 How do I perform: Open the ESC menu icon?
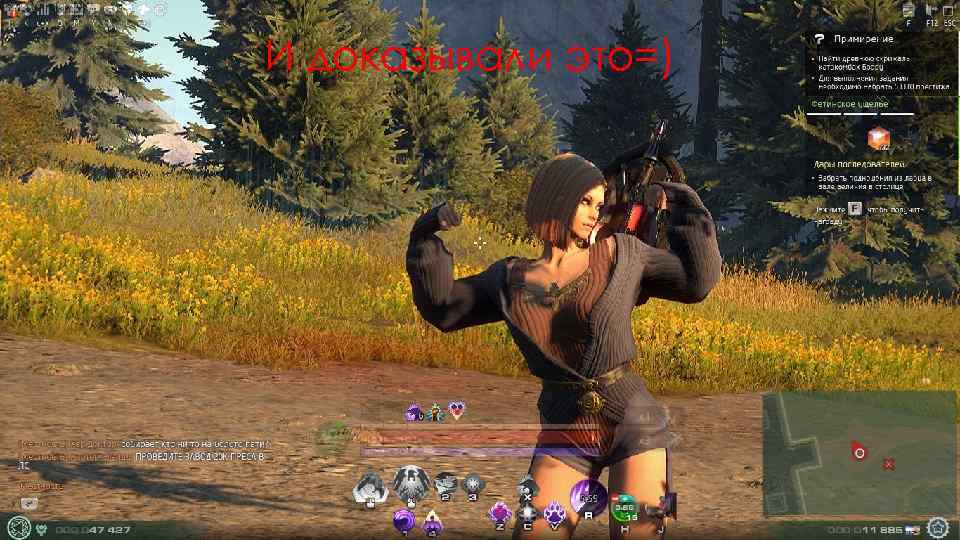point(949,12)
